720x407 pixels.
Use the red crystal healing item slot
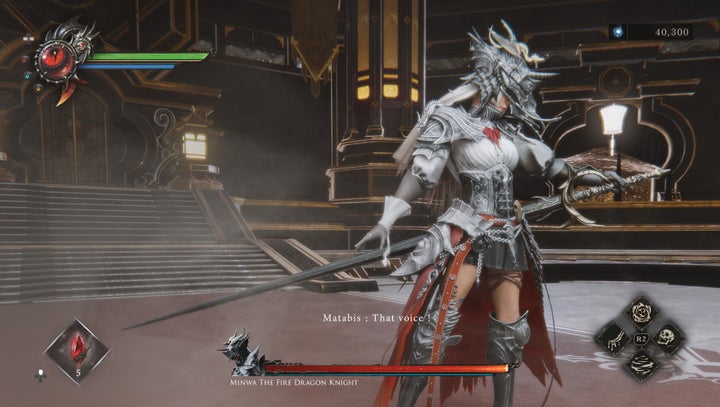coord(76,351)
